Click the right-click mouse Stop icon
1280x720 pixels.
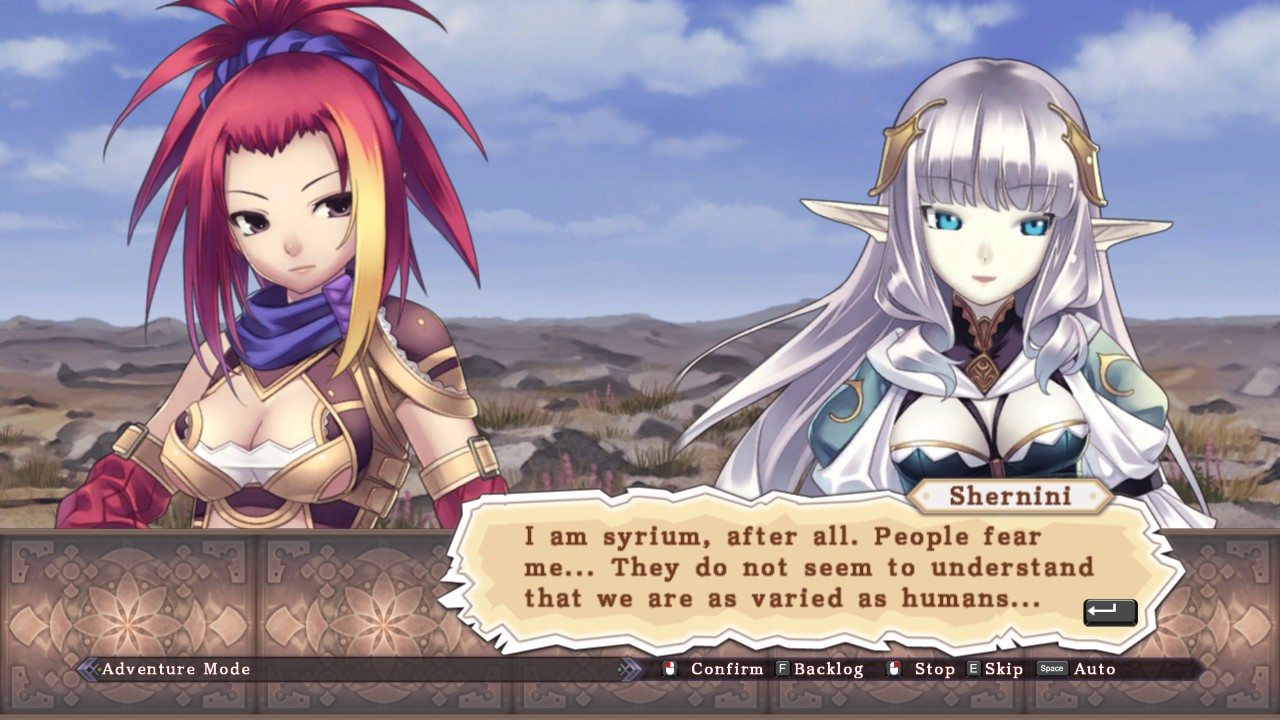(x=895, y=669)
